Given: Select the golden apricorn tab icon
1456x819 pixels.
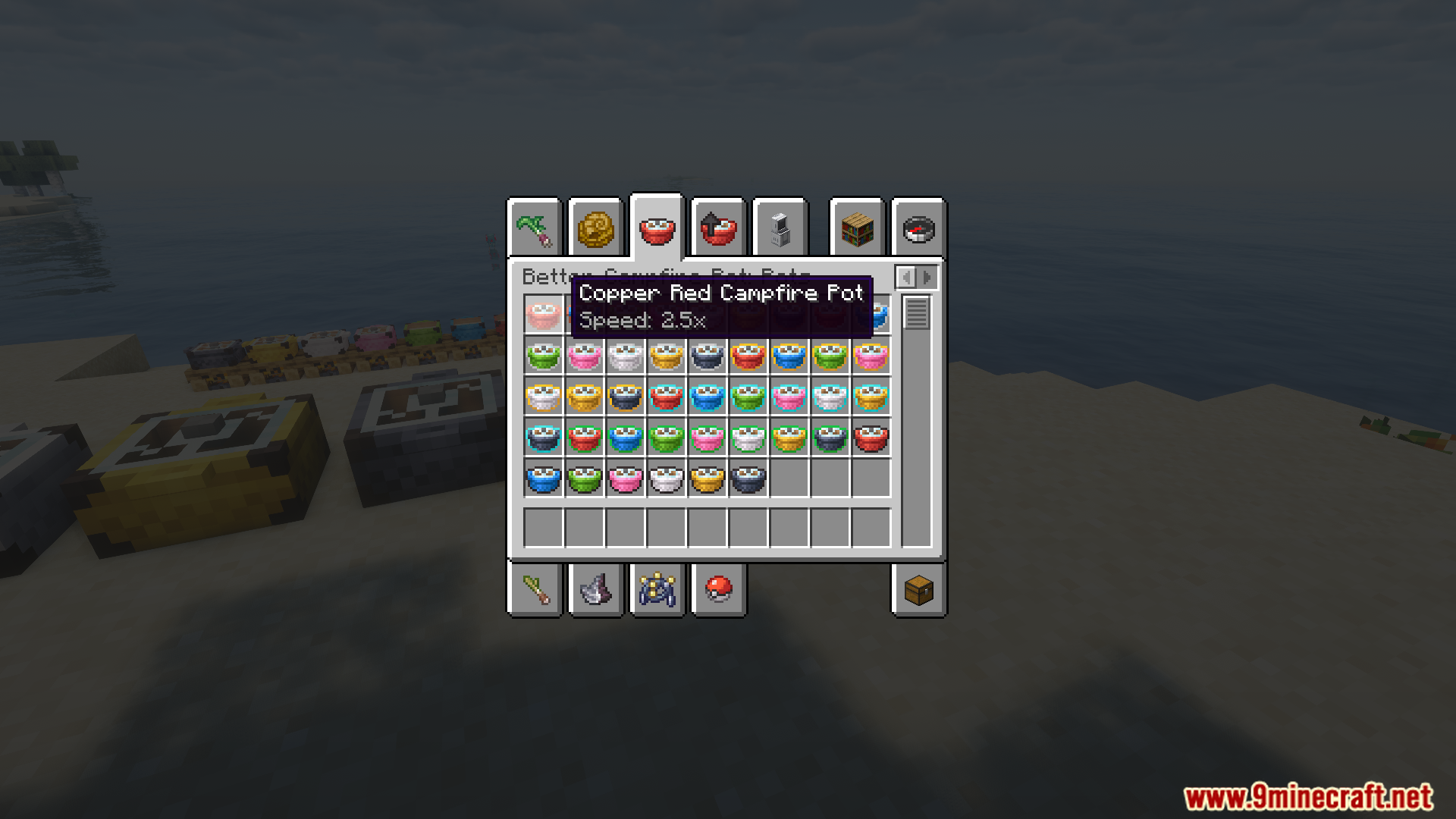Looking at the screenshot, I should pyautogui.click(x=597, y=227).
